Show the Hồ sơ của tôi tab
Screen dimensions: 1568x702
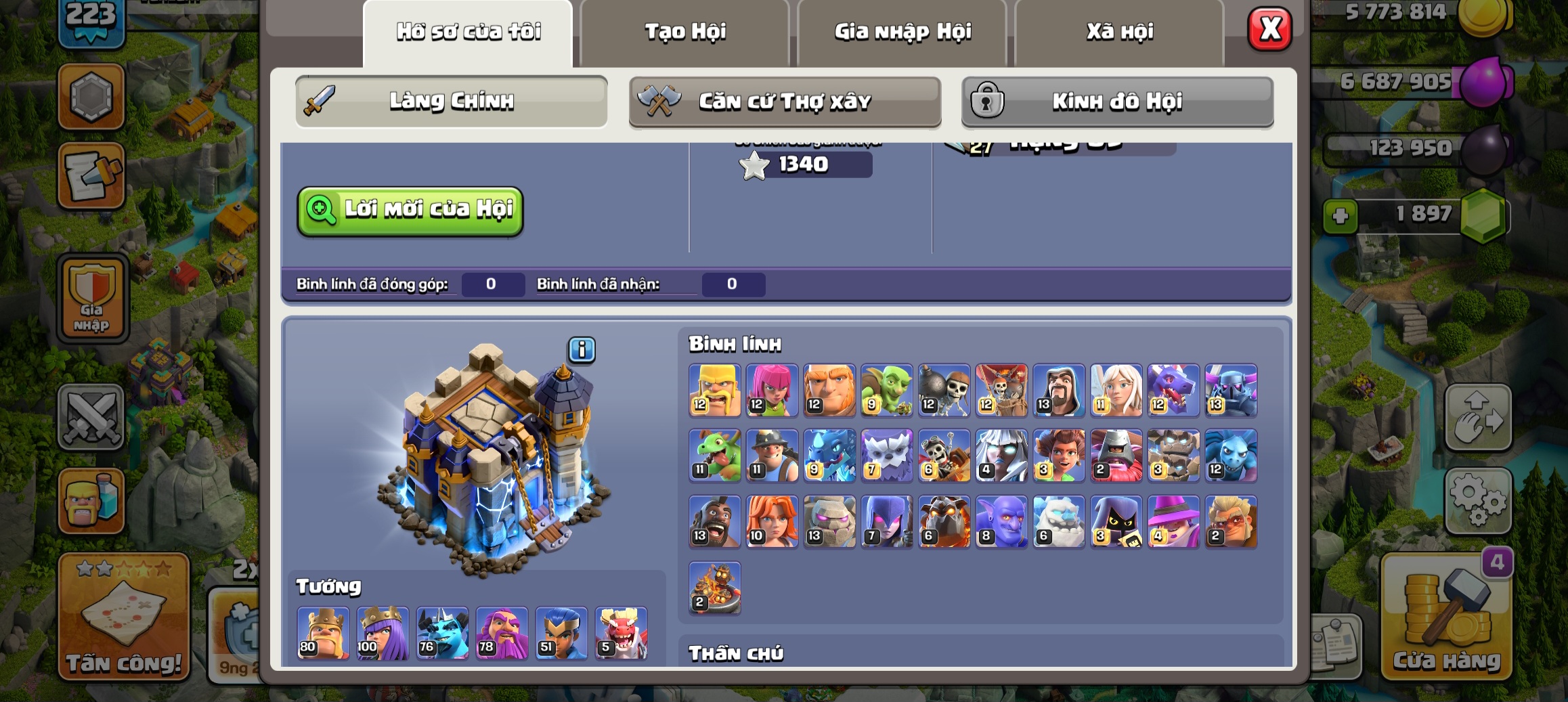click(x=468, y=32)
